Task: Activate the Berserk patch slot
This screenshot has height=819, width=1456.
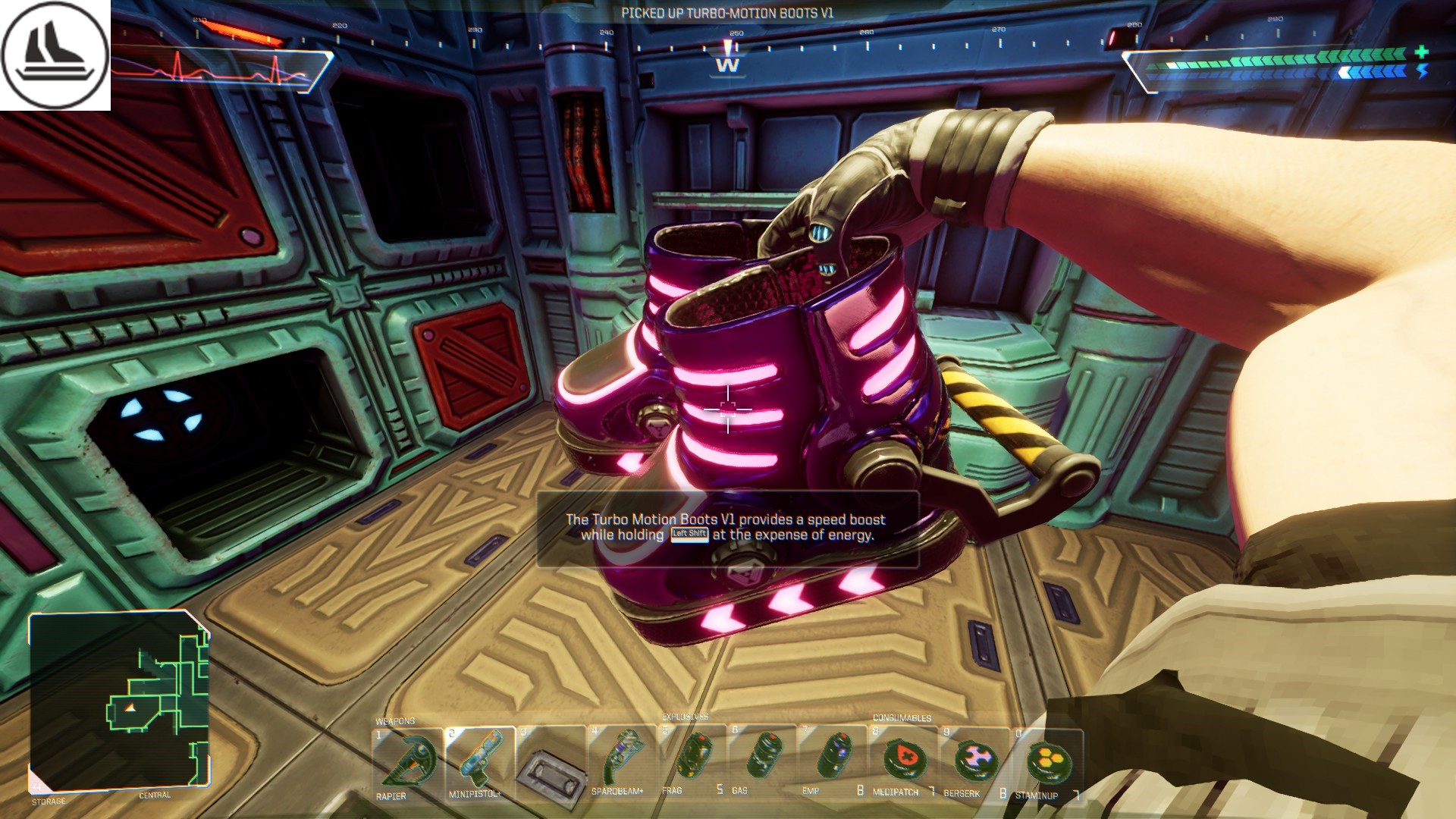Action: (x=974, y=761)
